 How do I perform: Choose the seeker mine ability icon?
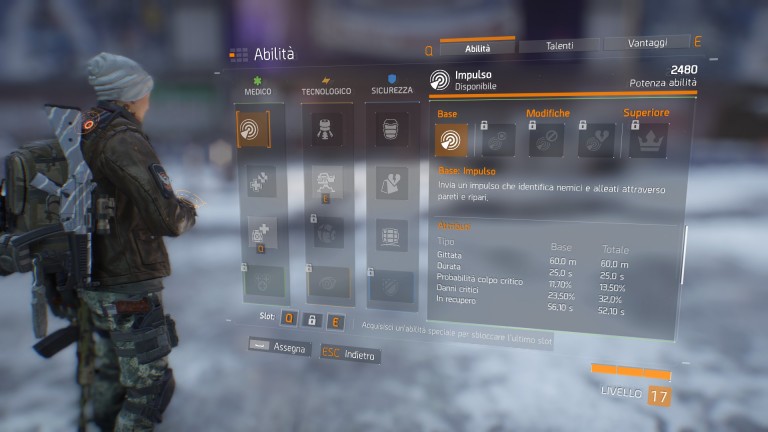tap(323, 232)
